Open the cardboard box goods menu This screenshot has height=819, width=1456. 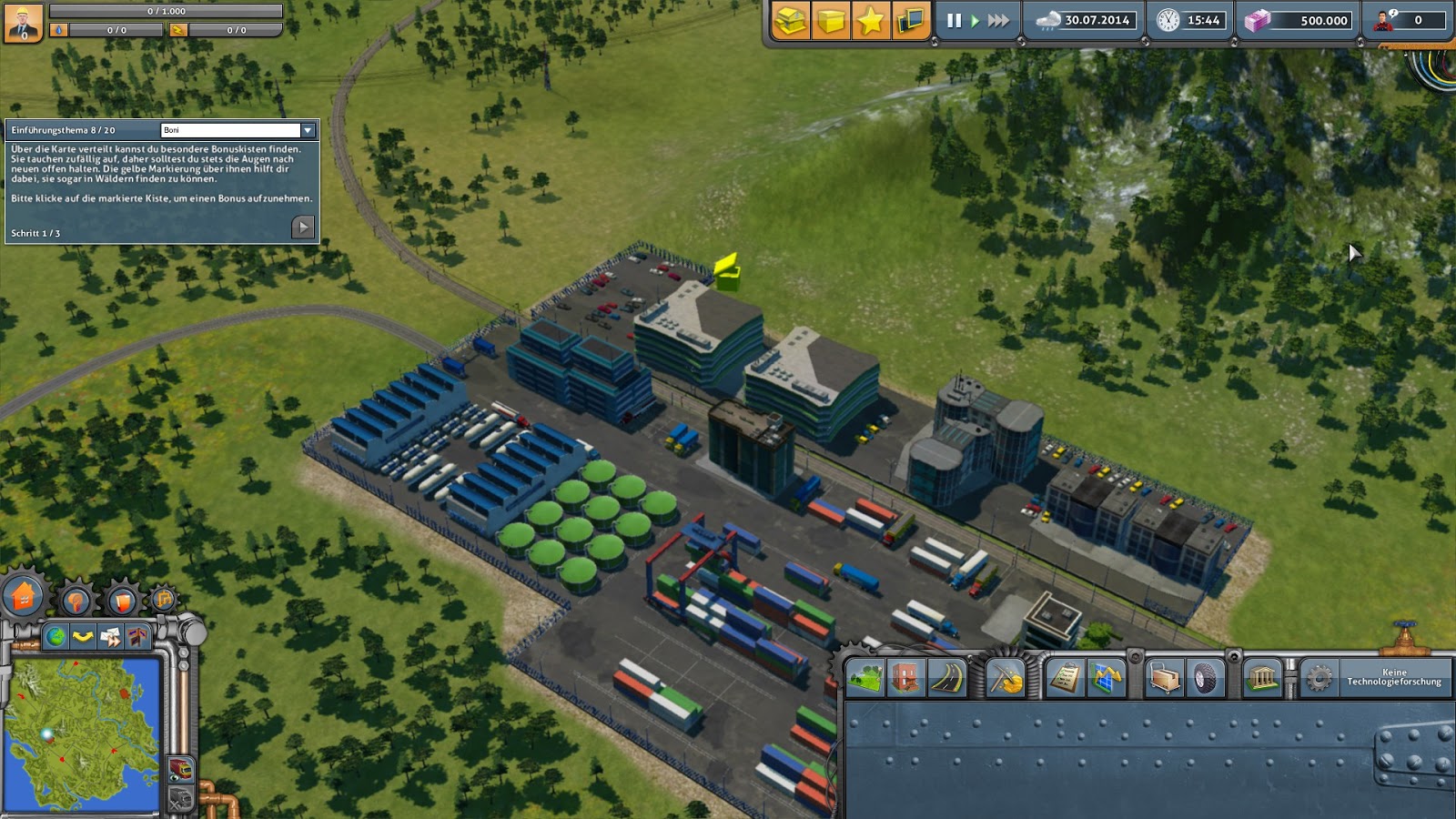coord(1165,678)
